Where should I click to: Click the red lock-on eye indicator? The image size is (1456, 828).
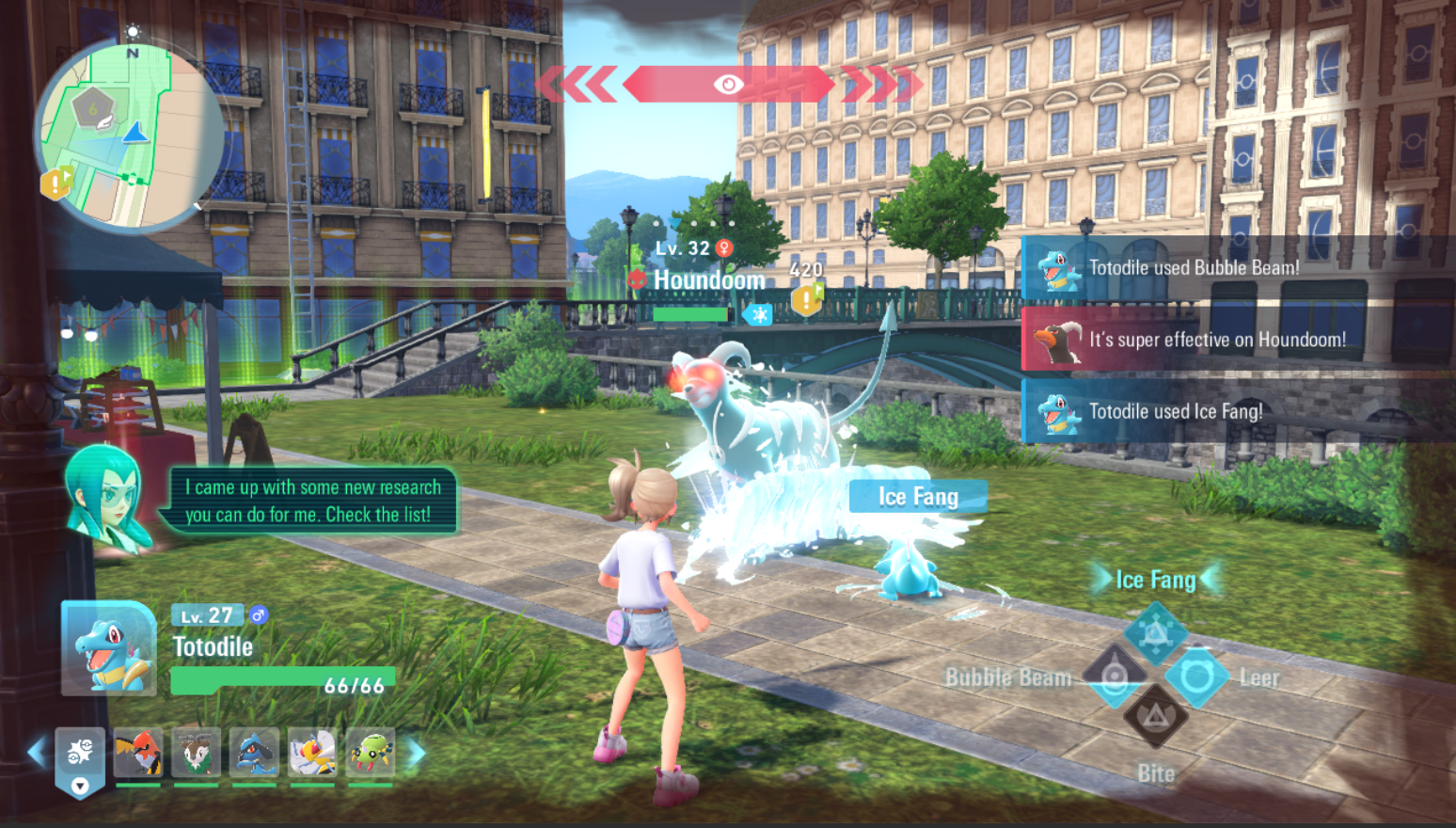point(728,85)
